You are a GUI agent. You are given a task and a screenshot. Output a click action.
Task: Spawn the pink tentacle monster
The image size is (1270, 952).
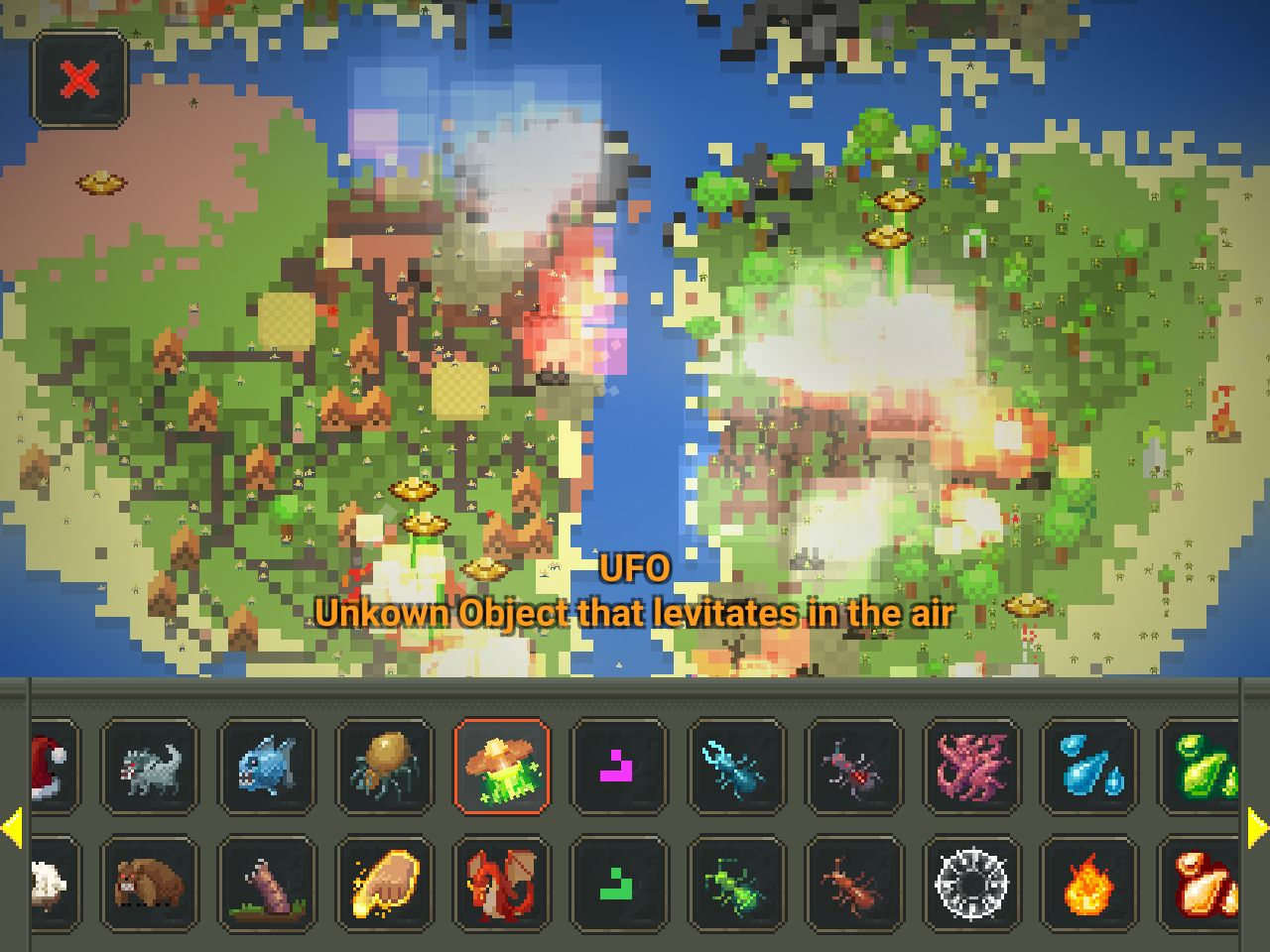point(972,769)
